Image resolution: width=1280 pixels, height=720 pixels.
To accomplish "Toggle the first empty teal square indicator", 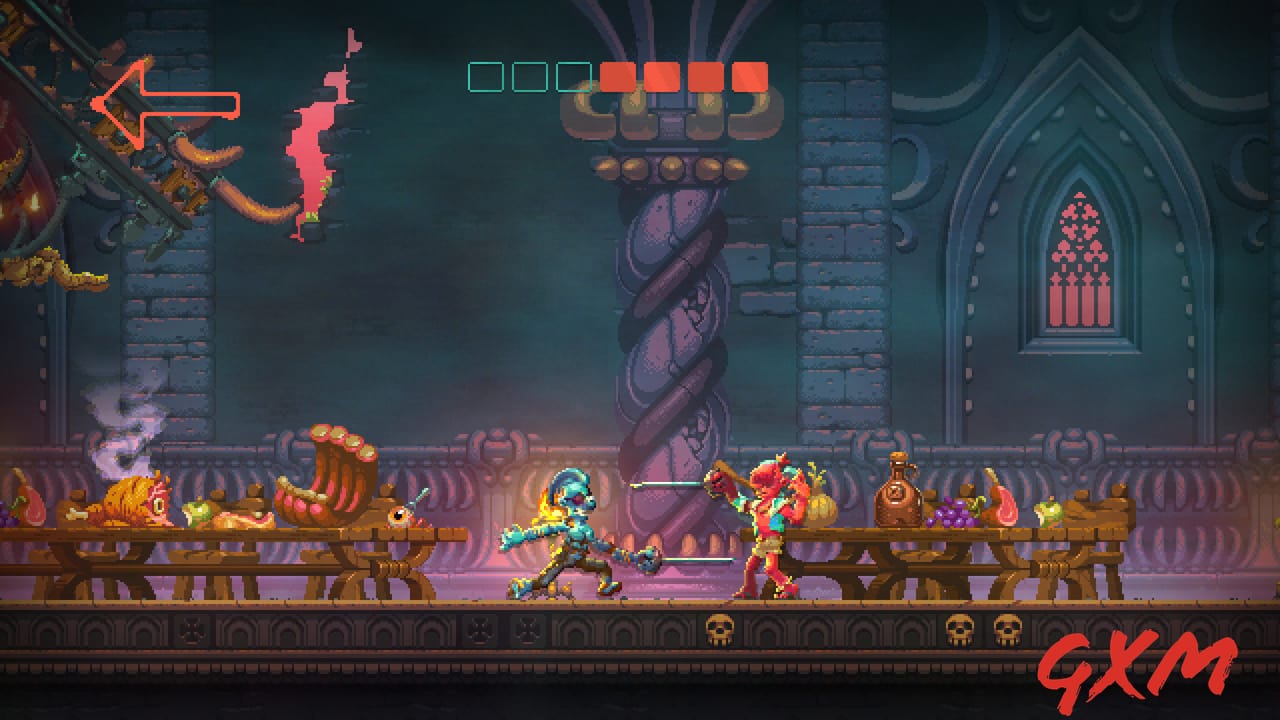I will (x=485, y=76).
